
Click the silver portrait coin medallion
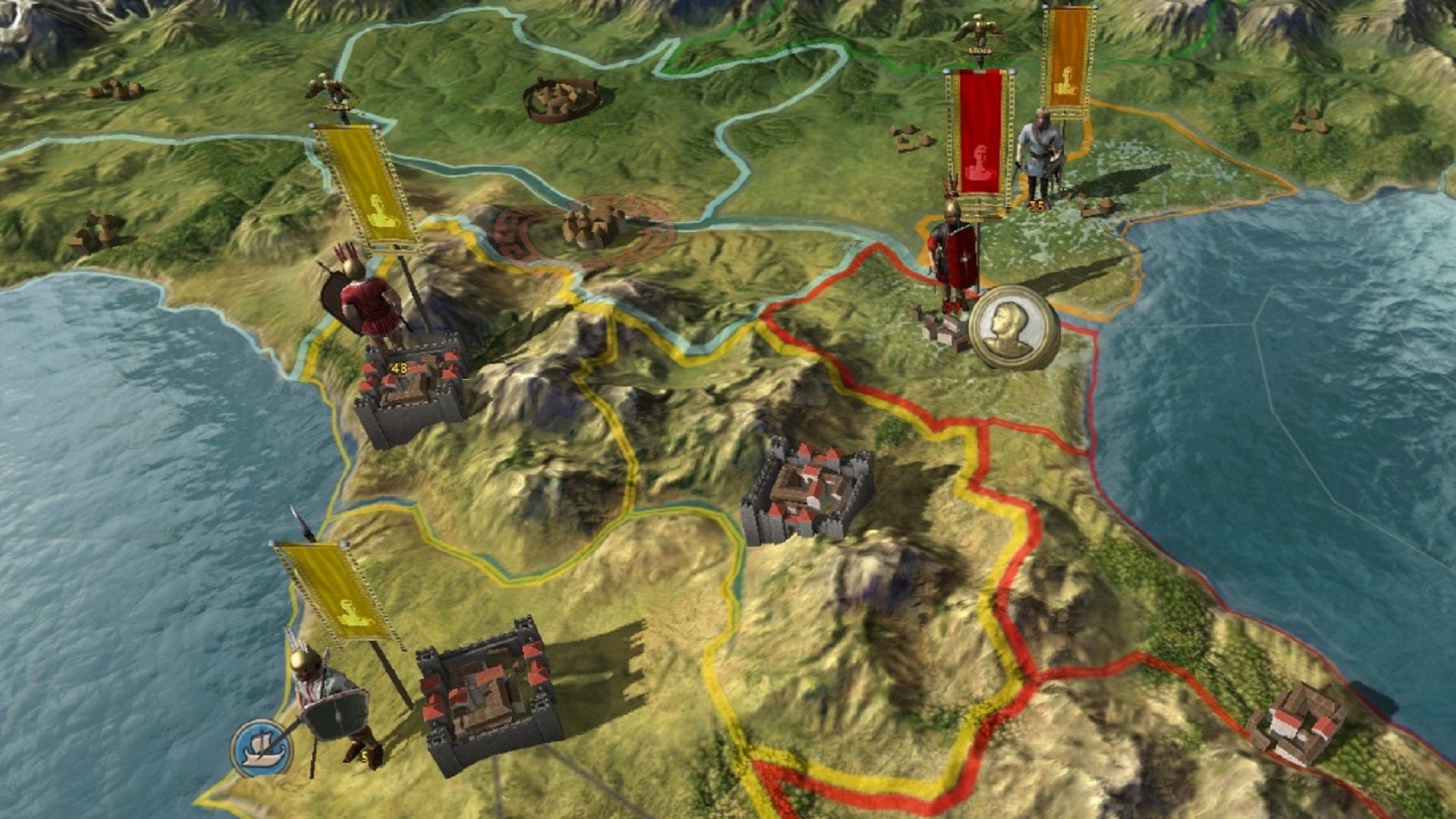[1013, 328]
